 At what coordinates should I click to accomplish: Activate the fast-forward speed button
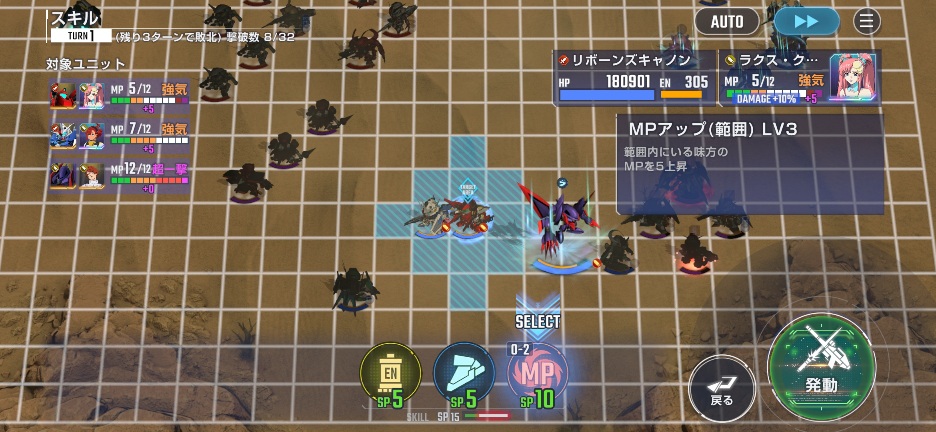(806, 20)
